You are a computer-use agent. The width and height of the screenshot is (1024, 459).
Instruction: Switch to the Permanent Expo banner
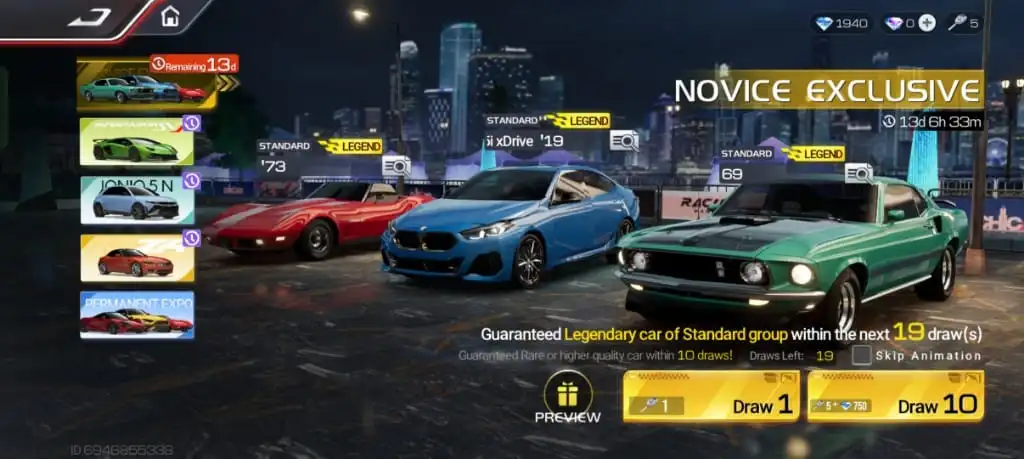point(137,315)
